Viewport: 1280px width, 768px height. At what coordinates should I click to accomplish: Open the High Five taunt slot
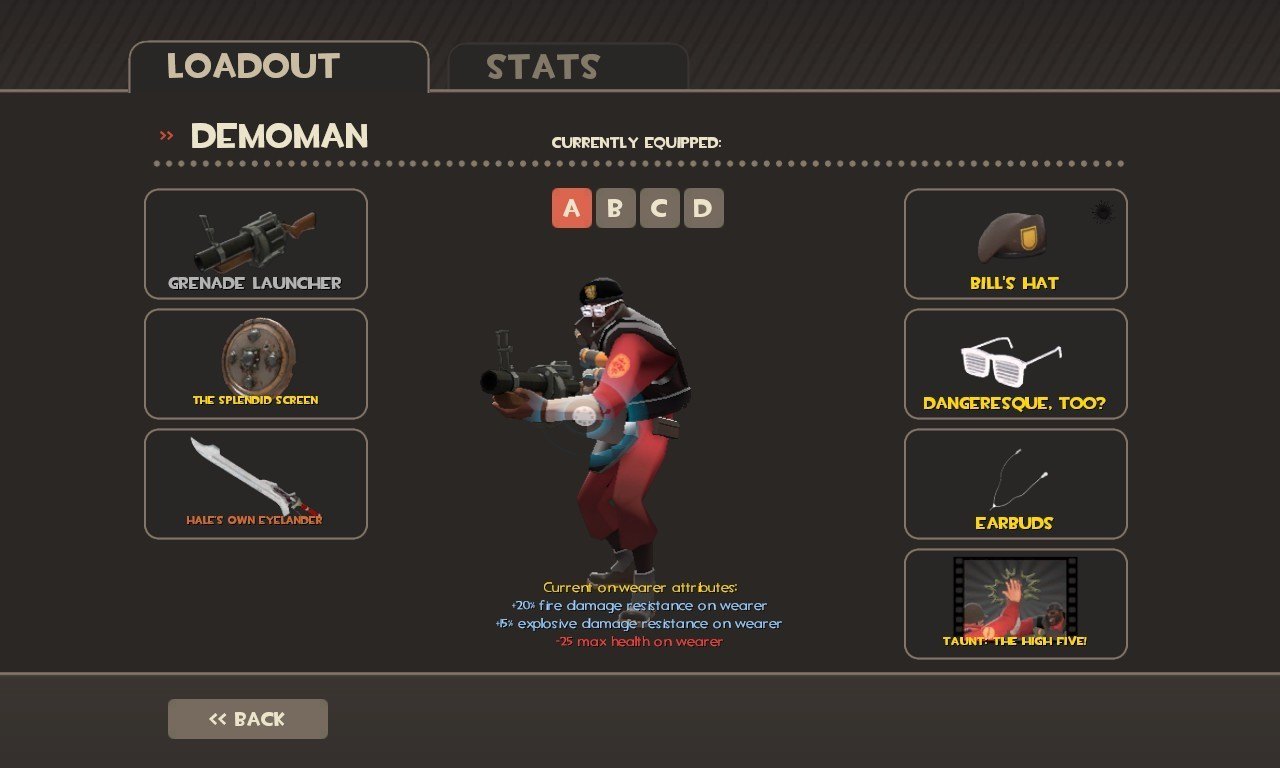1016,604
